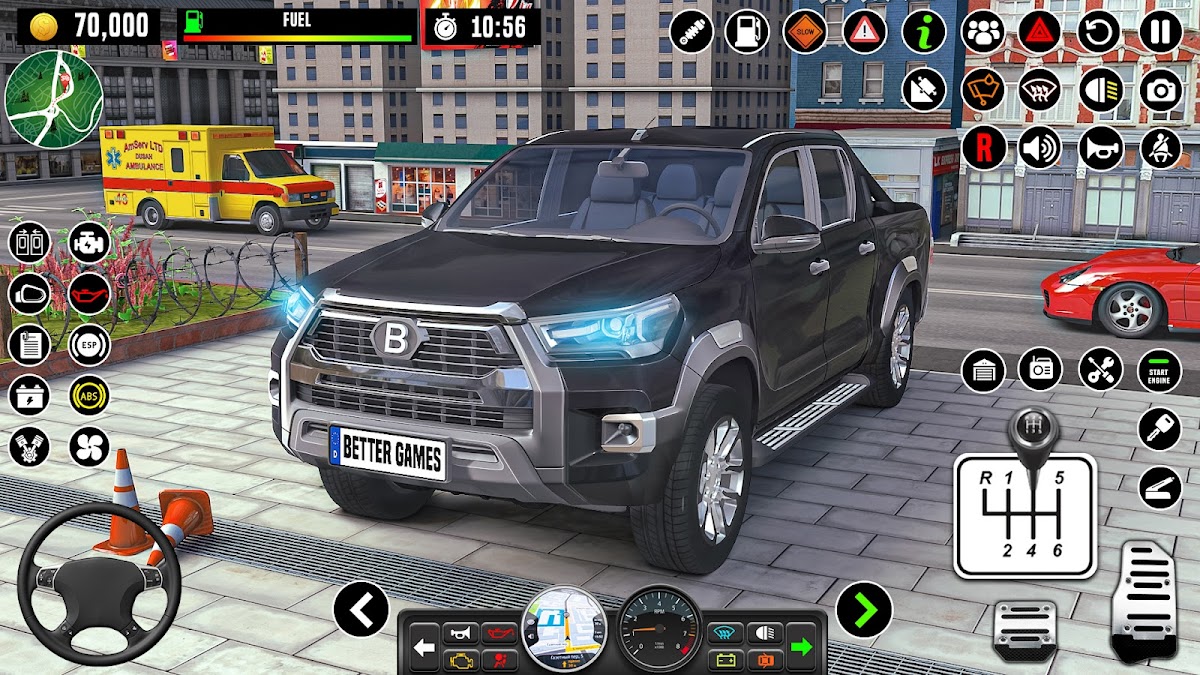
Task: Open the green info button
Action: [x=923, y=32]
